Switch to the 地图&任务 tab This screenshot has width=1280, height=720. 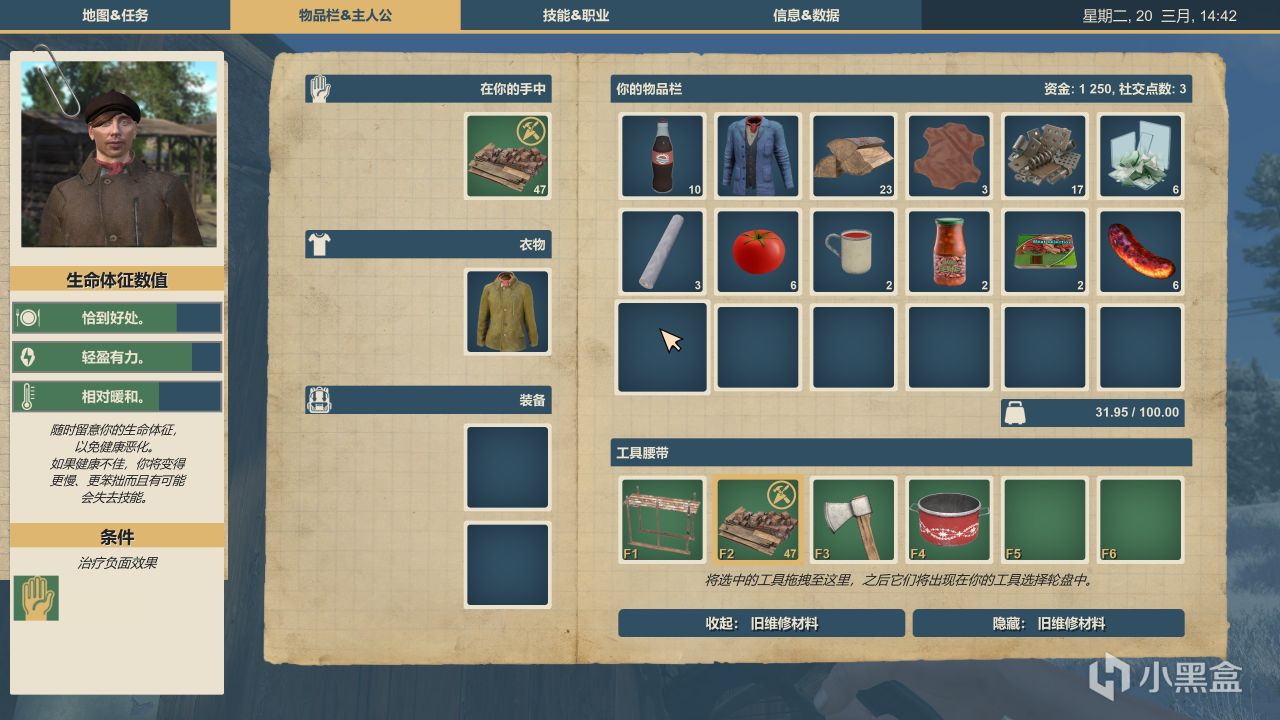pos(115,15)
